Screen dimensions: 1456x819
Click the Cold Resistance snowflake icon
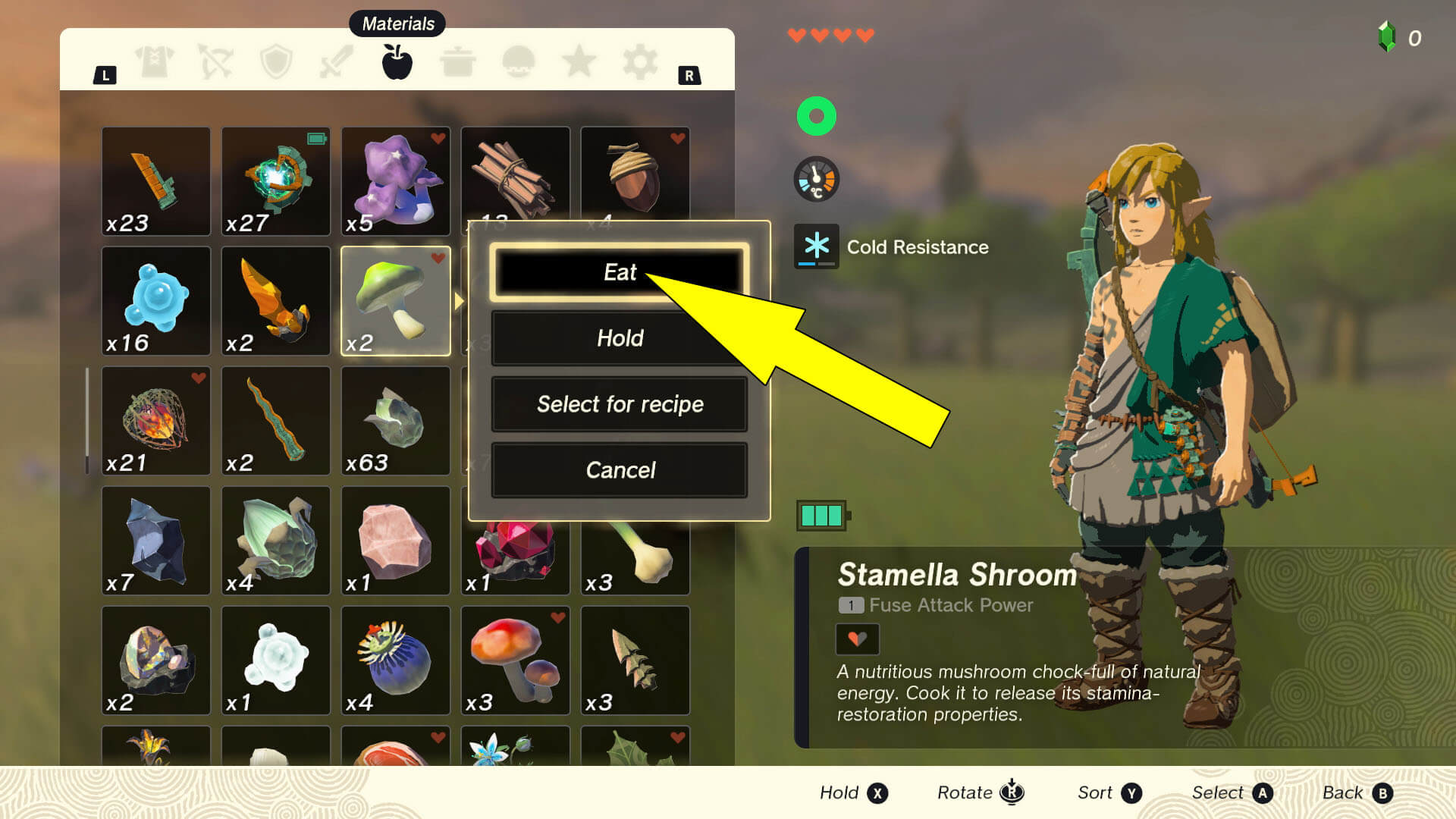[816, 246]
